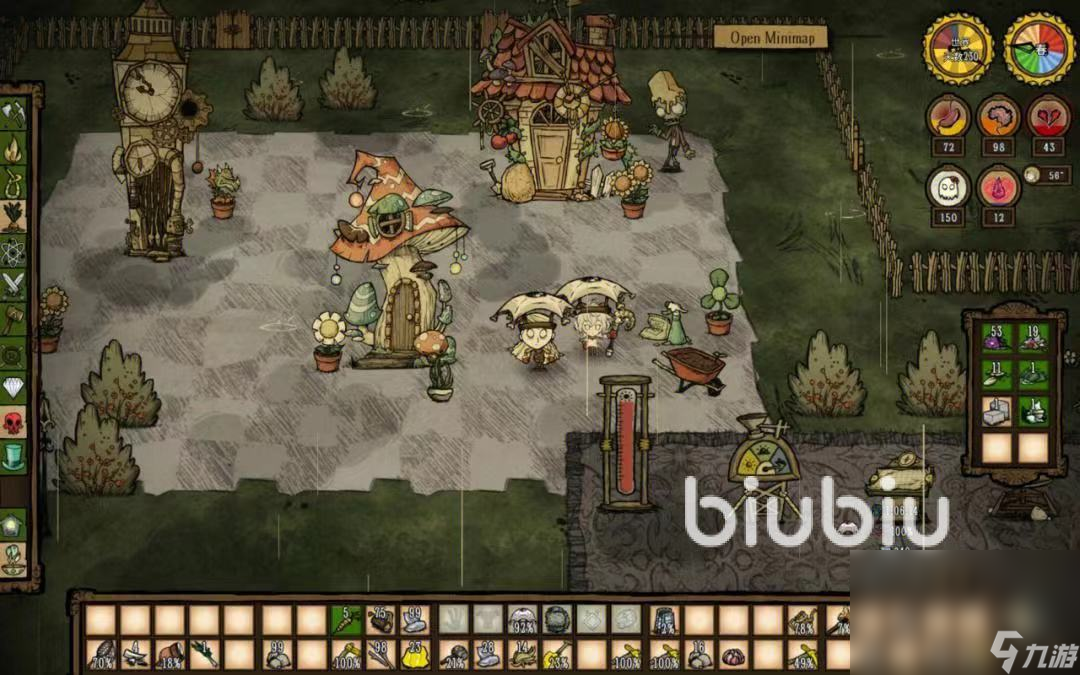Select the grey stone block in container
The image size is (1080, 675).
tap(996, 411)
